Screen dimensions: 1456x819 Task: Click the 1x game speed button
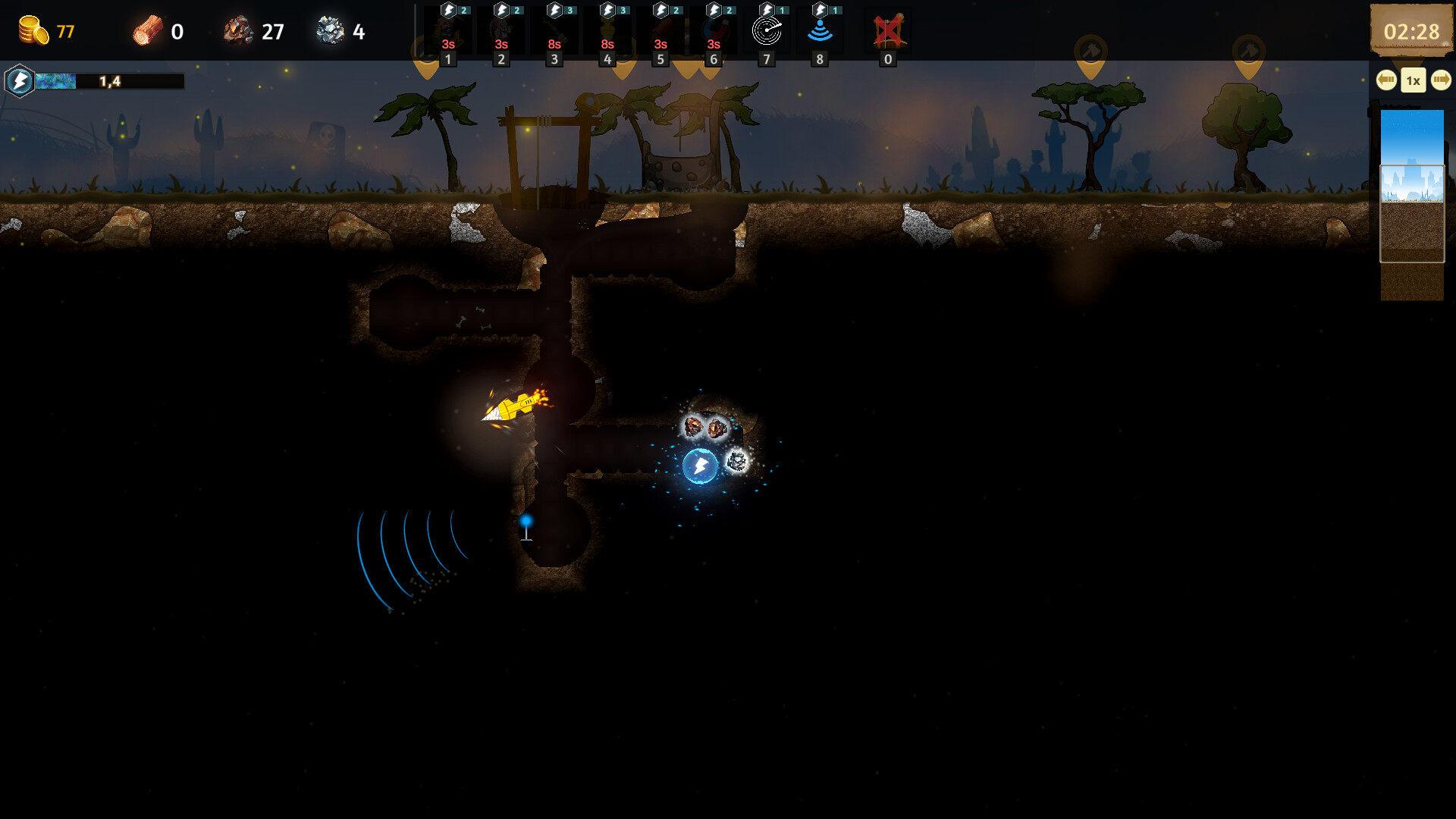1414,80
